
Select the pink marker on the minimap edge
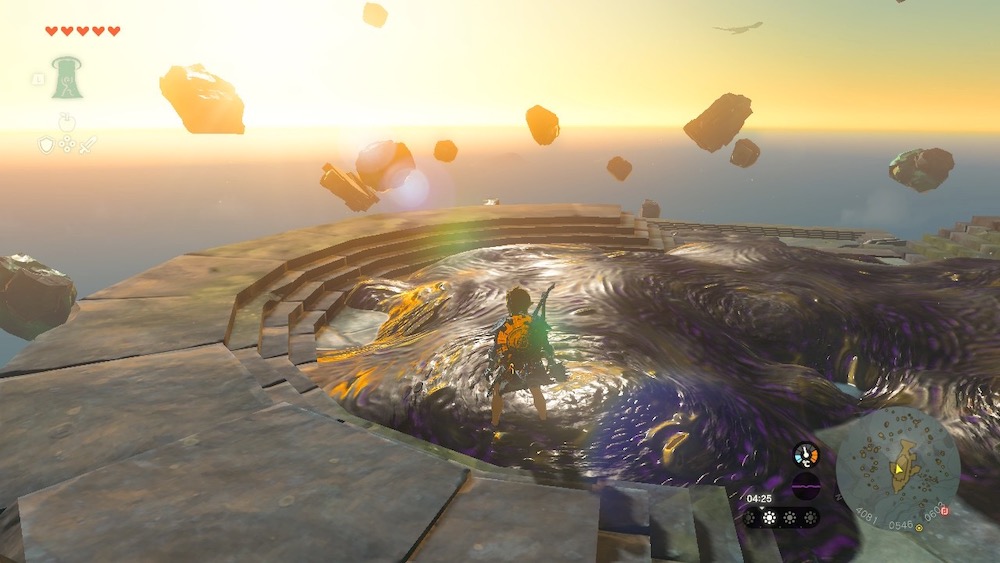[945, 510]
